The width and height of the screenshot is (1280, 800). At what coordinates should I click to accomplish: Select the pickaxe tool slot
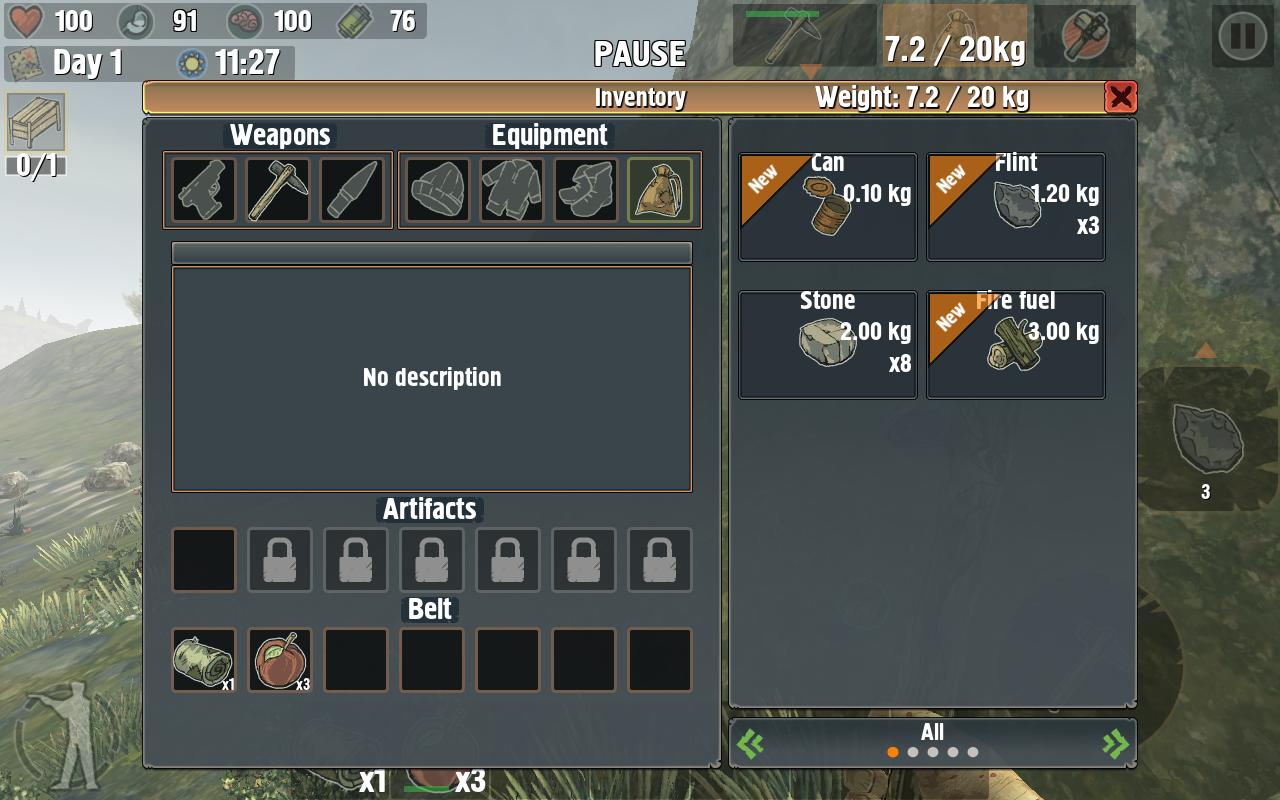tap(278, 190)
